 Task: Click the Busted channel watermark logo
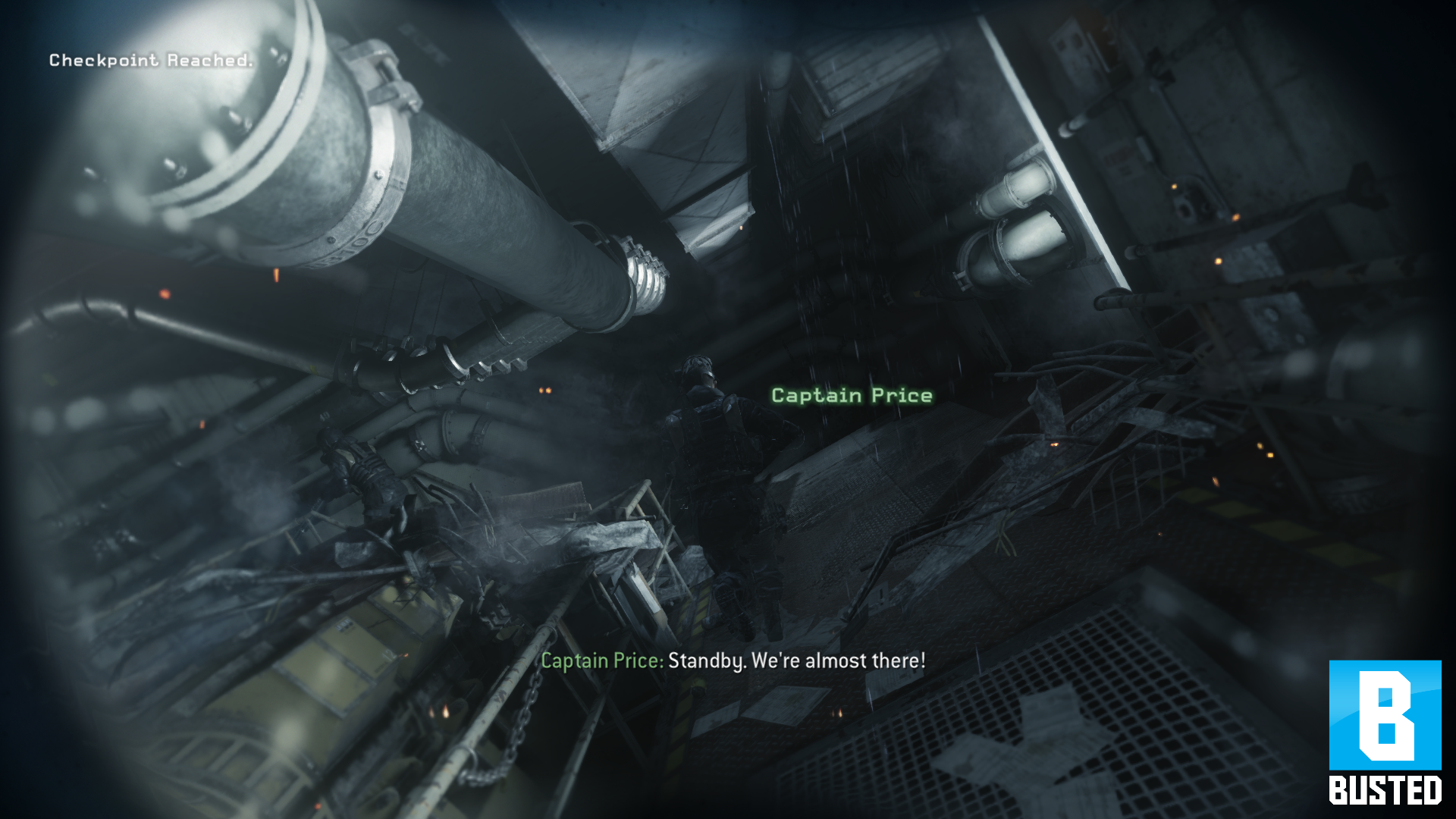click(x=1385, y=731)
